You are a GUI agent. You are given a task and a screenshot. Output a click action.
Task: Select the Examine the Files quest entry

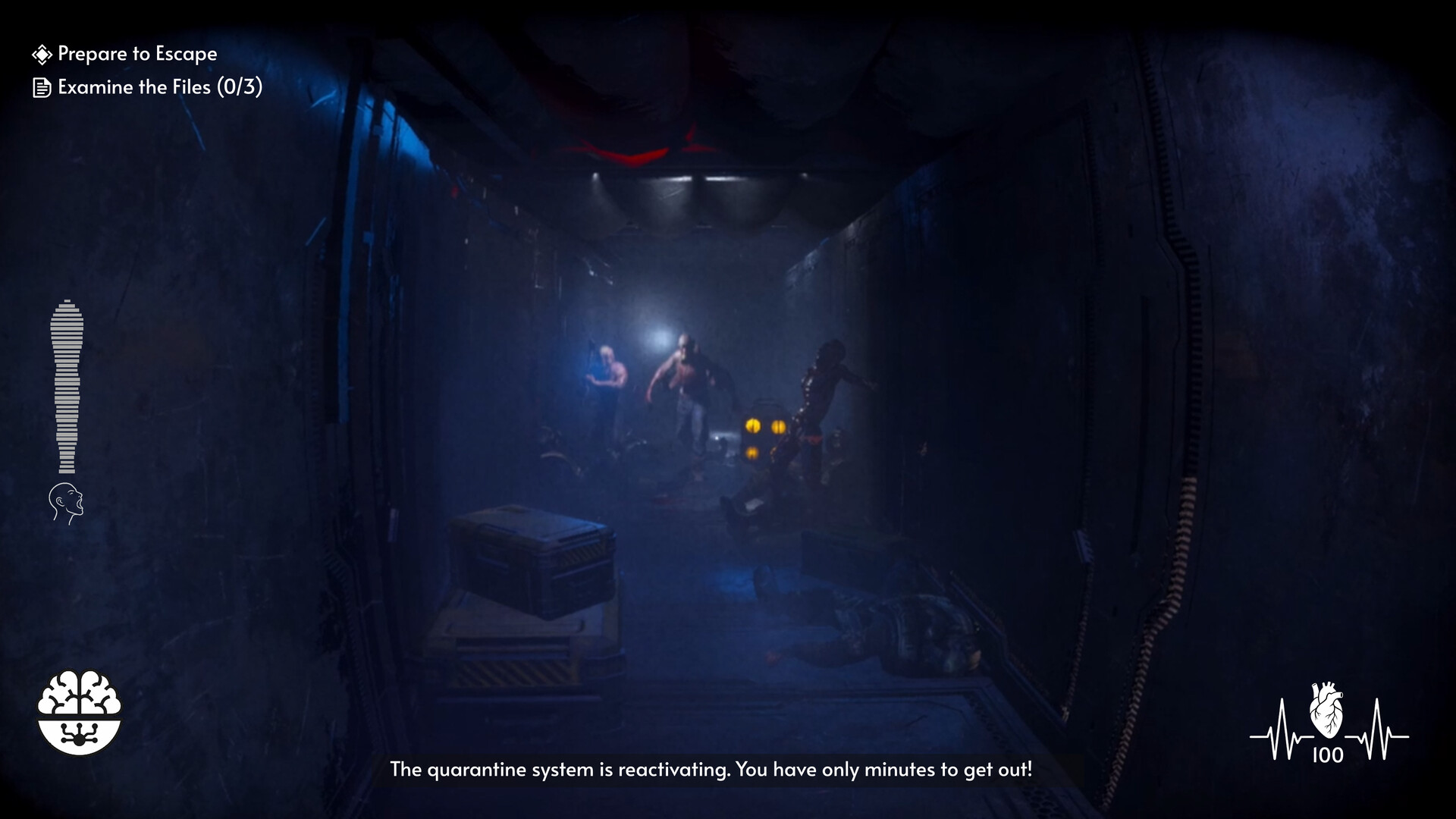point(159,87)
